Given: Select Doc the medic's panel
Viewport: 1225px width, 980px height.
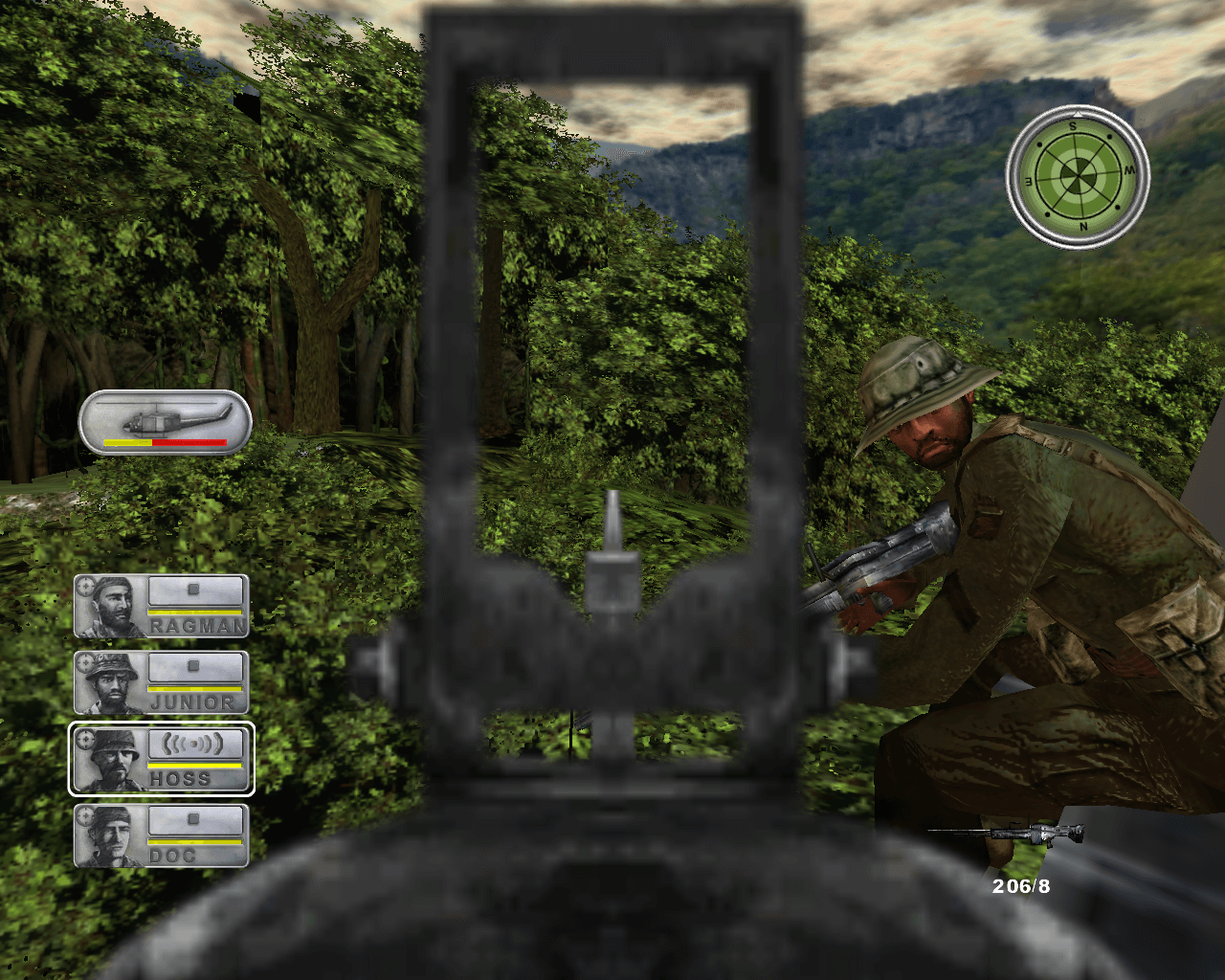Looking at the screenshot, I should click(162, 835).
